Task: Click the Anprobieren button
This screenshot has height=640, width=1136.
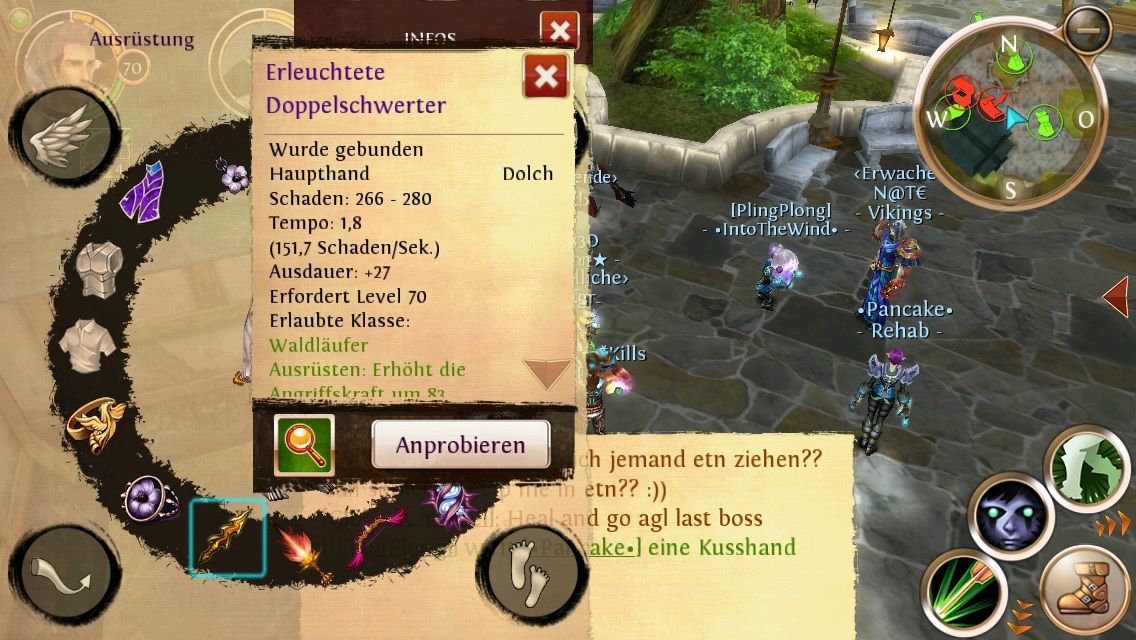Action: point(461,445)
